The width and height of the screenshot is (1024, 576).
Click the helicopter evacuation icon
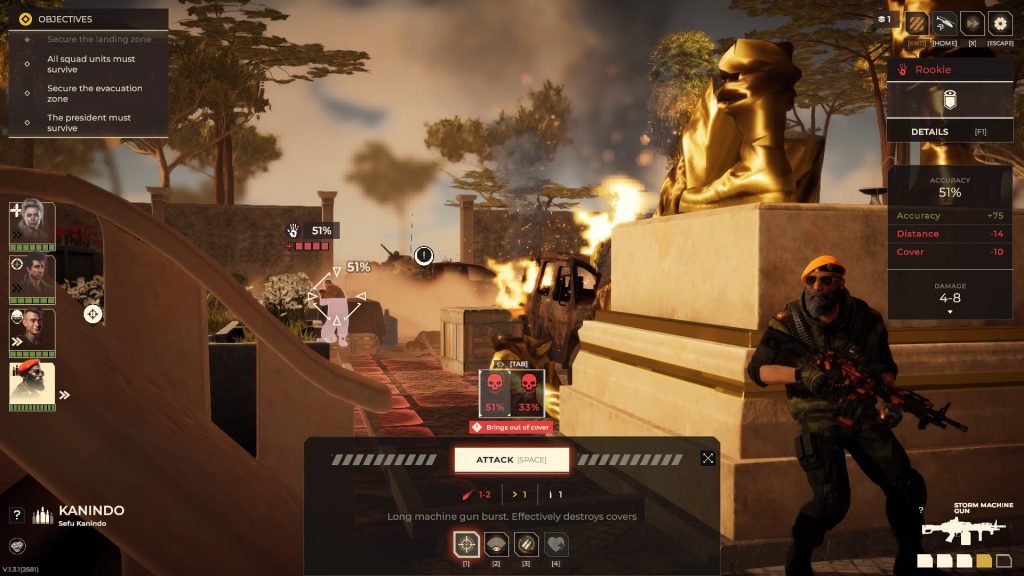click(x=944, y=23)
